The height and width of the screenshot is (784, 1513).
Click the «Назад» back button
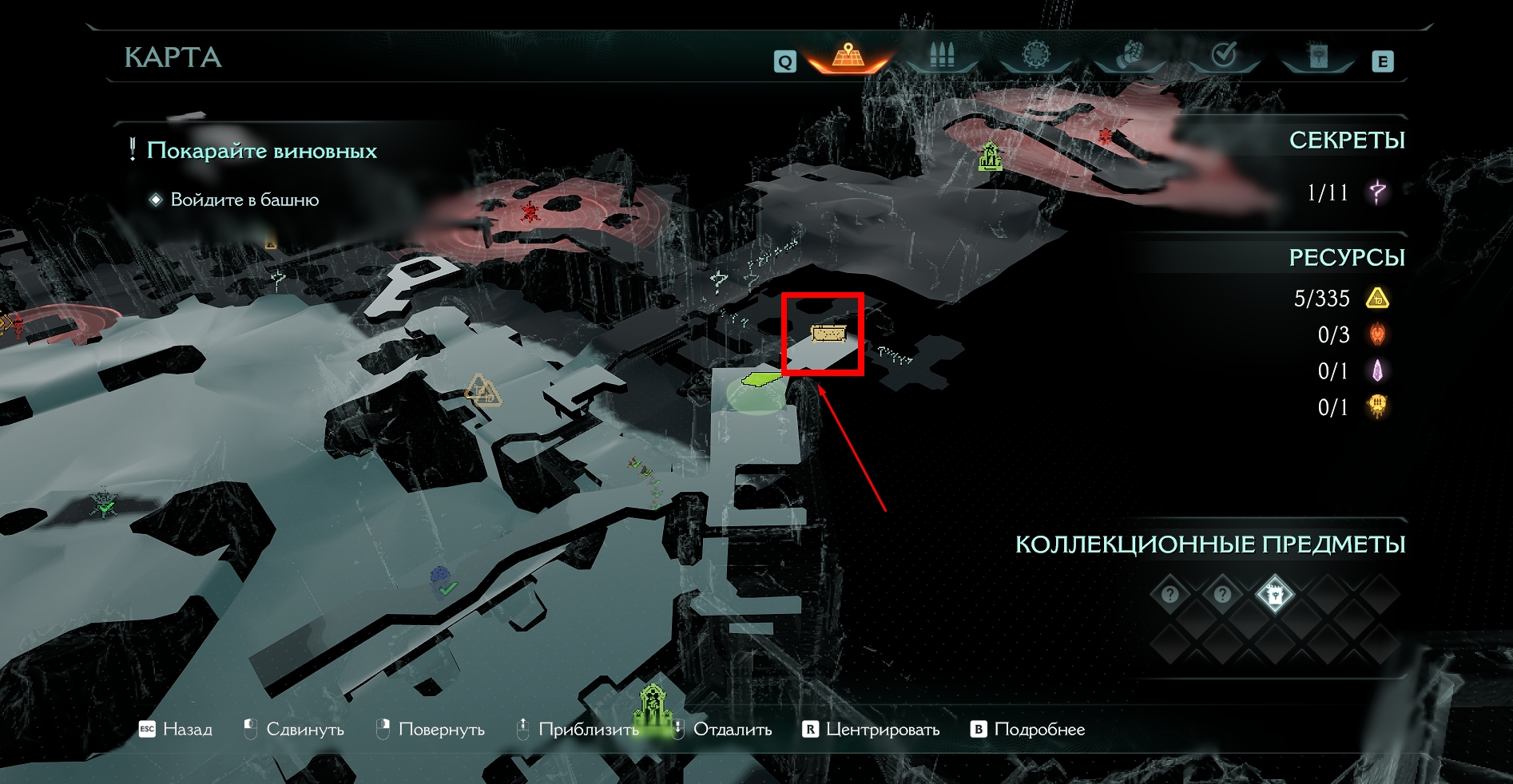tap(177, 729)
